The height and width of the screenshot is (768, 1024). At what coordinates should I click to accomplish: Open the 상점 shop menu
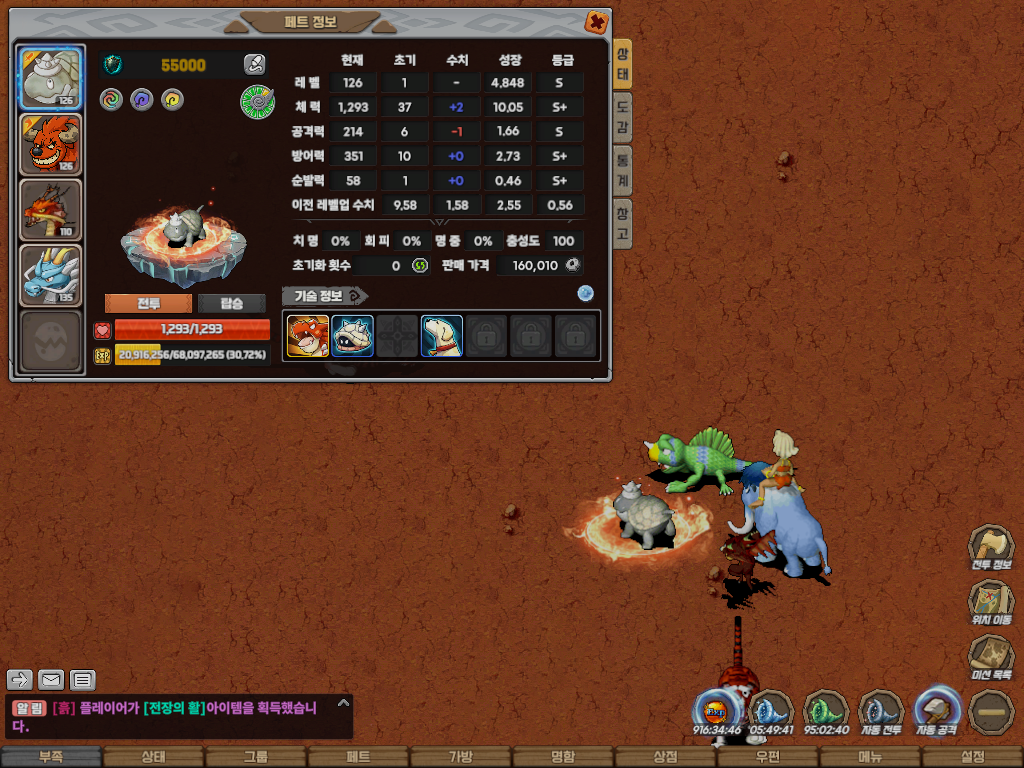[x=665, y=757]
